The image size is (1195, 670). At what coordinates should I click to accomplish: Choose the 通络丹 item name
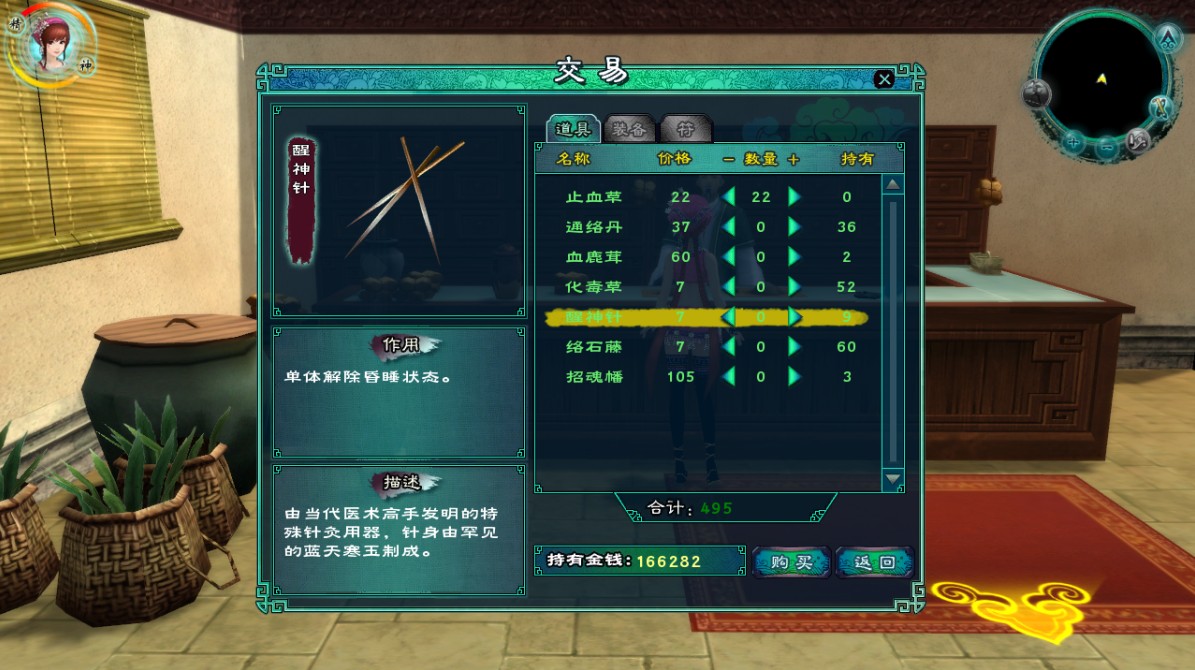pyautogui.click(x=594, y=227)
